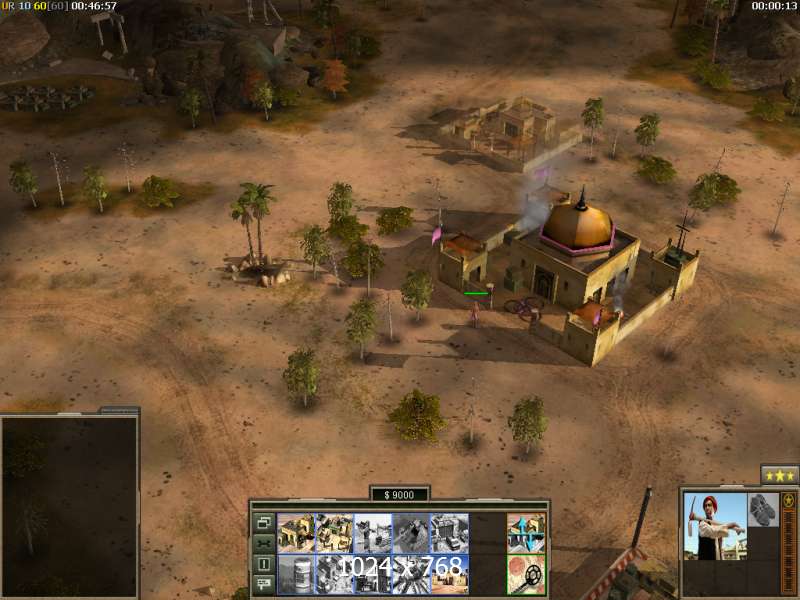Pick the third top-row grayscale structure icon
This screenshot has width=800, height=600.
tap(372, 533)
